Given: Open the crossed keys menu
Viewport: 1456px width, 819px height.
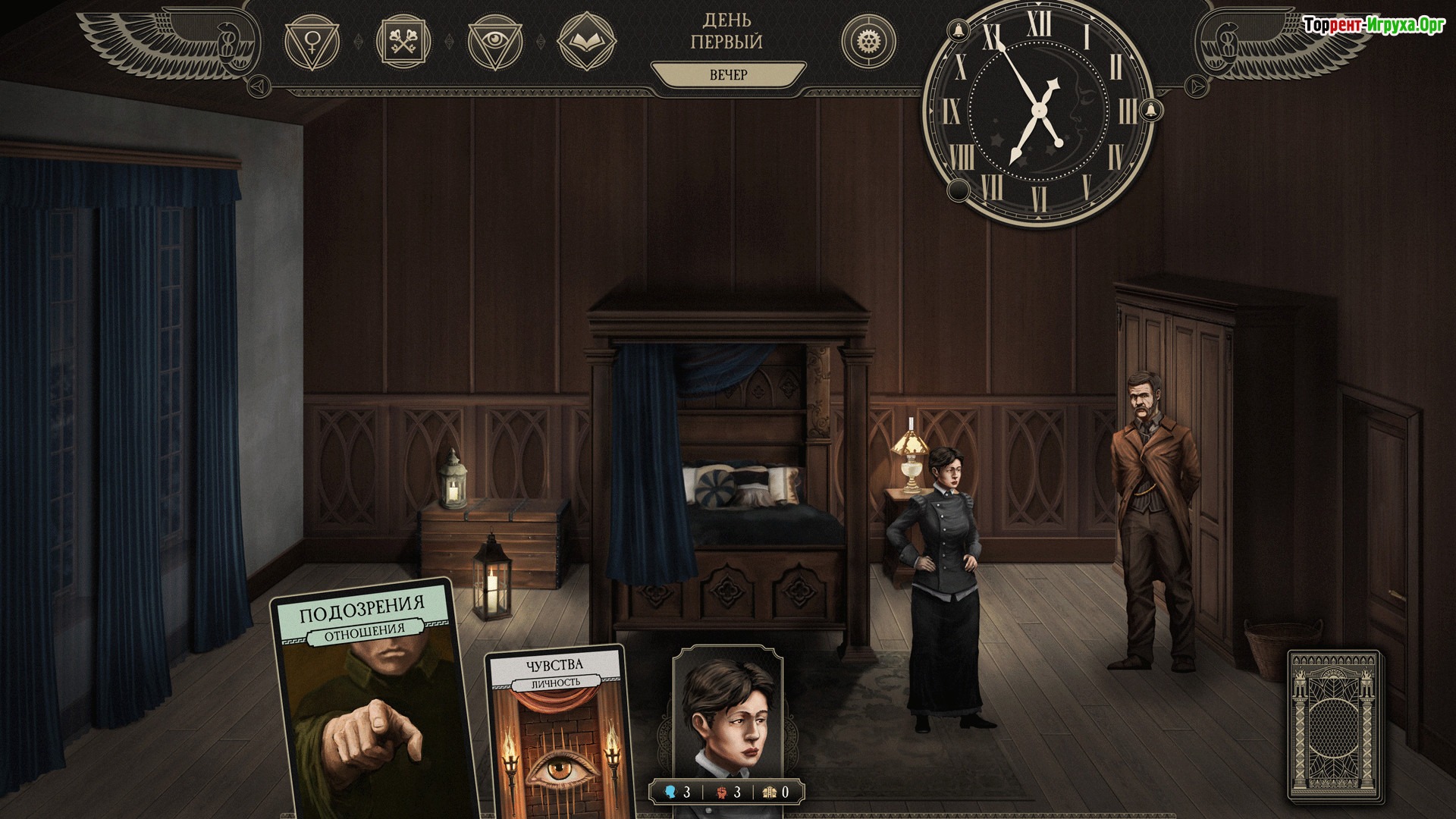Looking at the screenshot, I should click(403, 41).
